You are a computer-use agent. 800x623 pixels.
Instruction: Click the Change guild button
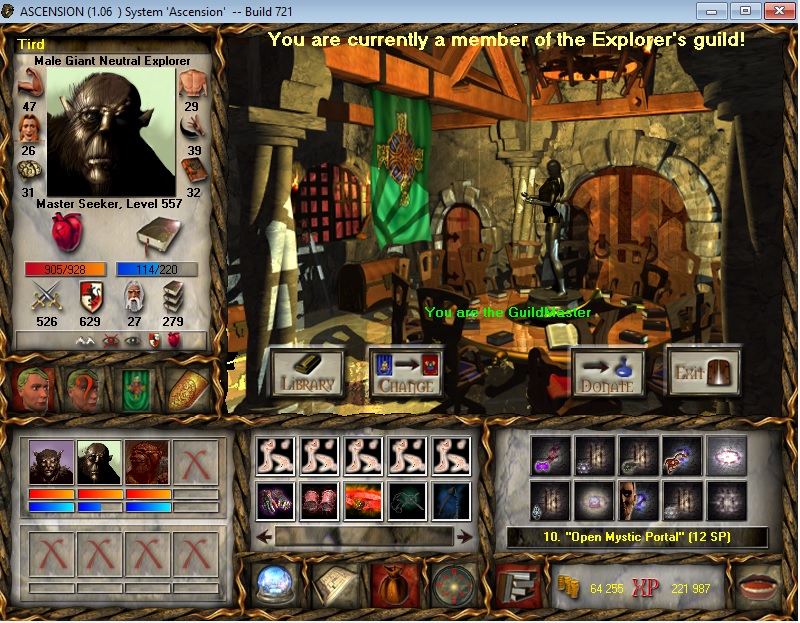point(406,372)
